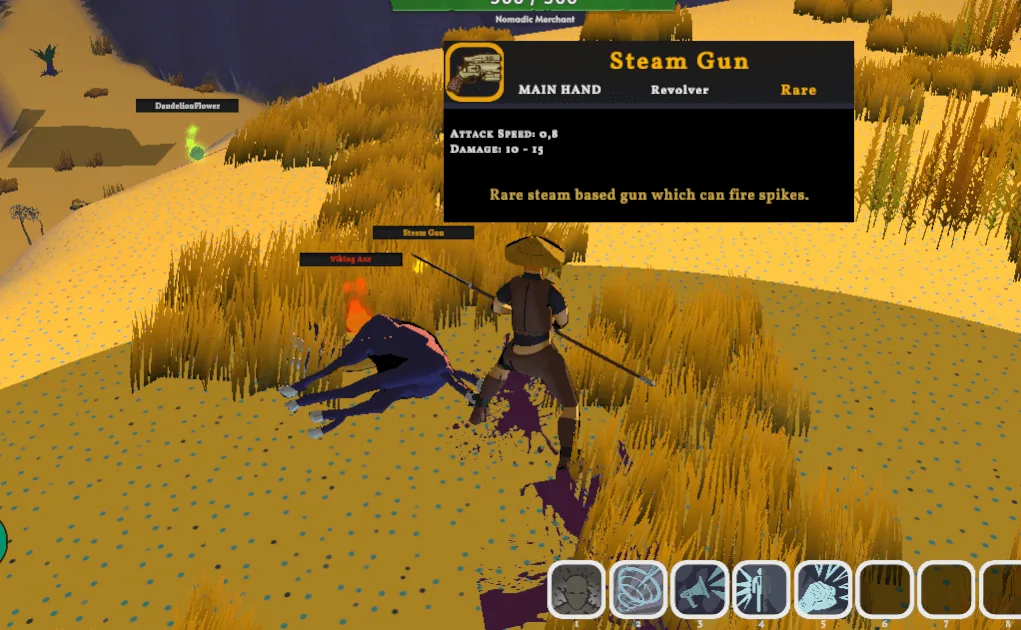
Task: Use the whirlwind spin ability
Action: tap(638, 589)
